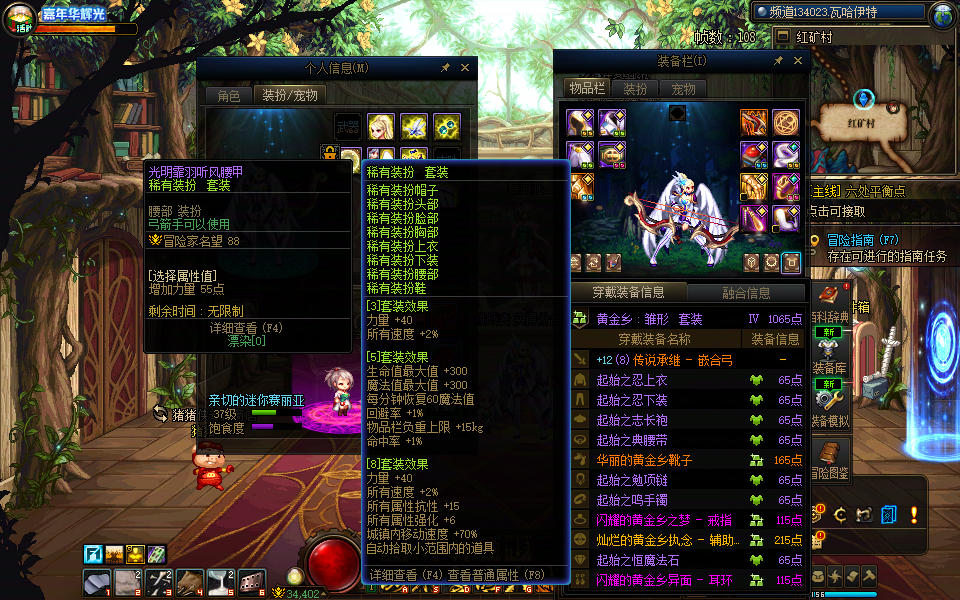
Task: Pin the 装备栏 equipment window
Action: pos(778,61)
